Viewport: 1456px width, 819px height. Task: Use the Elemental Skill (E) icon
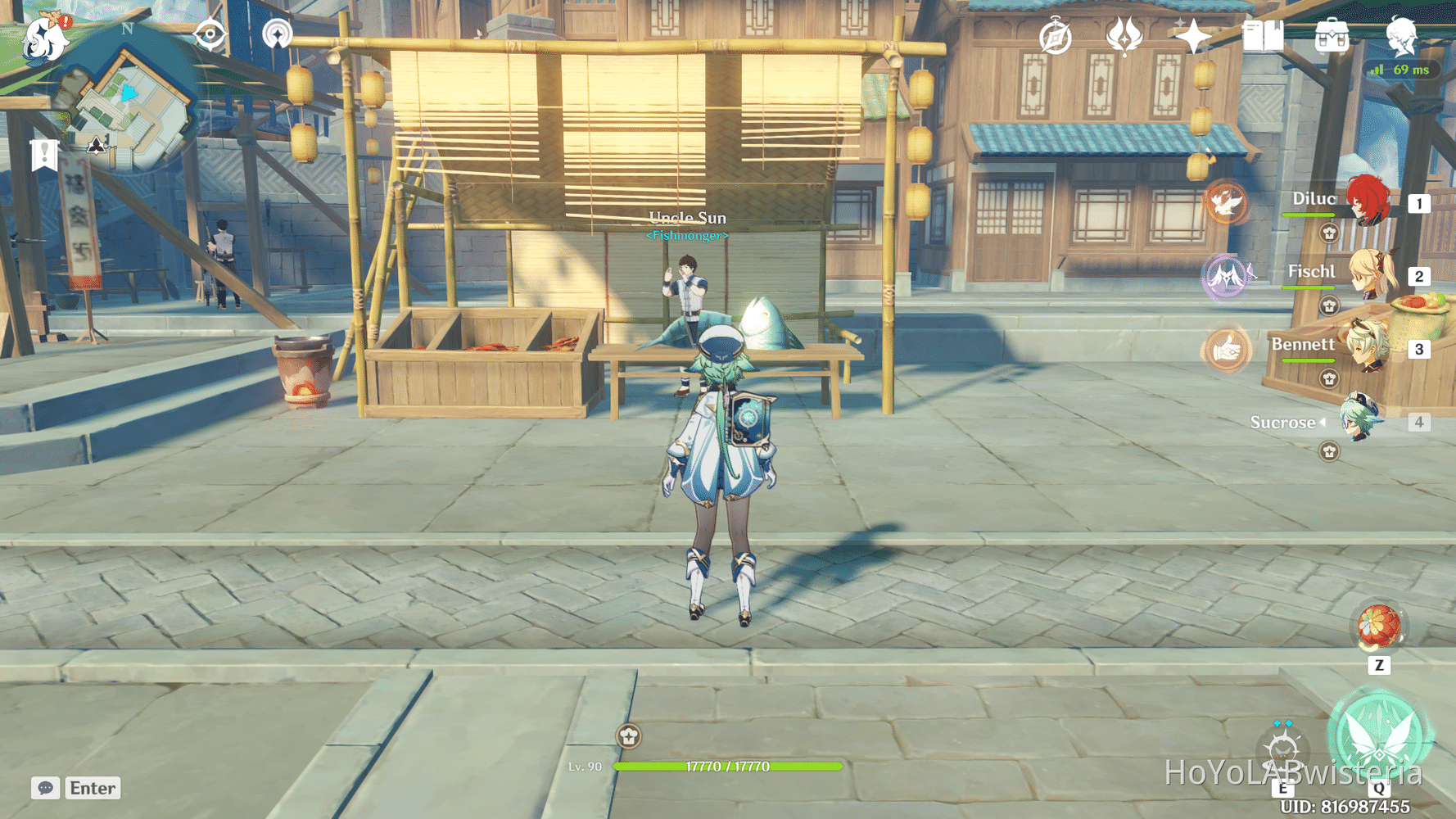click(1282, 748)
